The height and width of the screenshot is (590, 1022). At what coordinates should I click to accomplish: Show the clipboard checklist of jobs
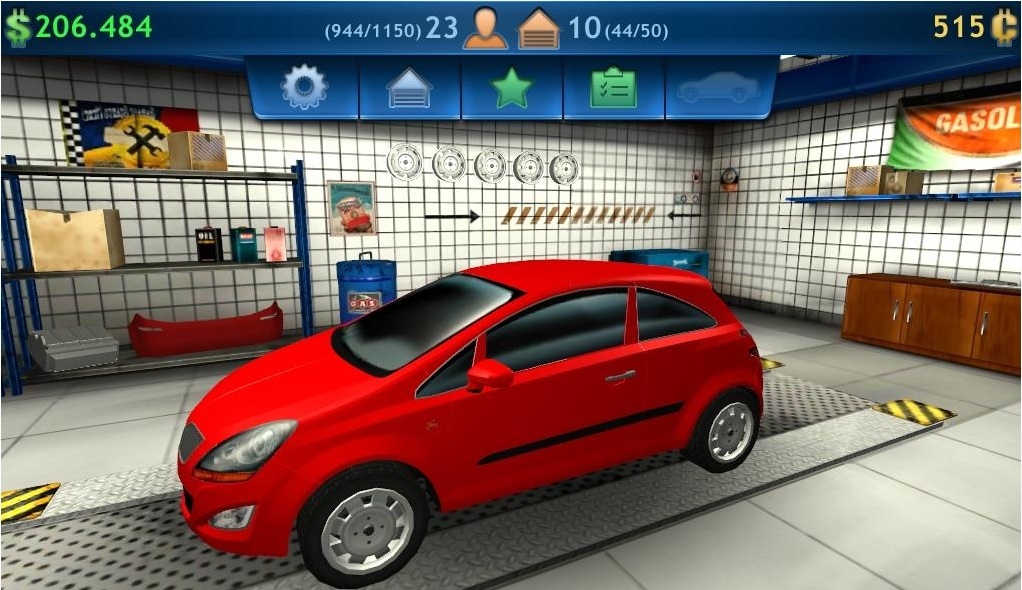[613, 88]
